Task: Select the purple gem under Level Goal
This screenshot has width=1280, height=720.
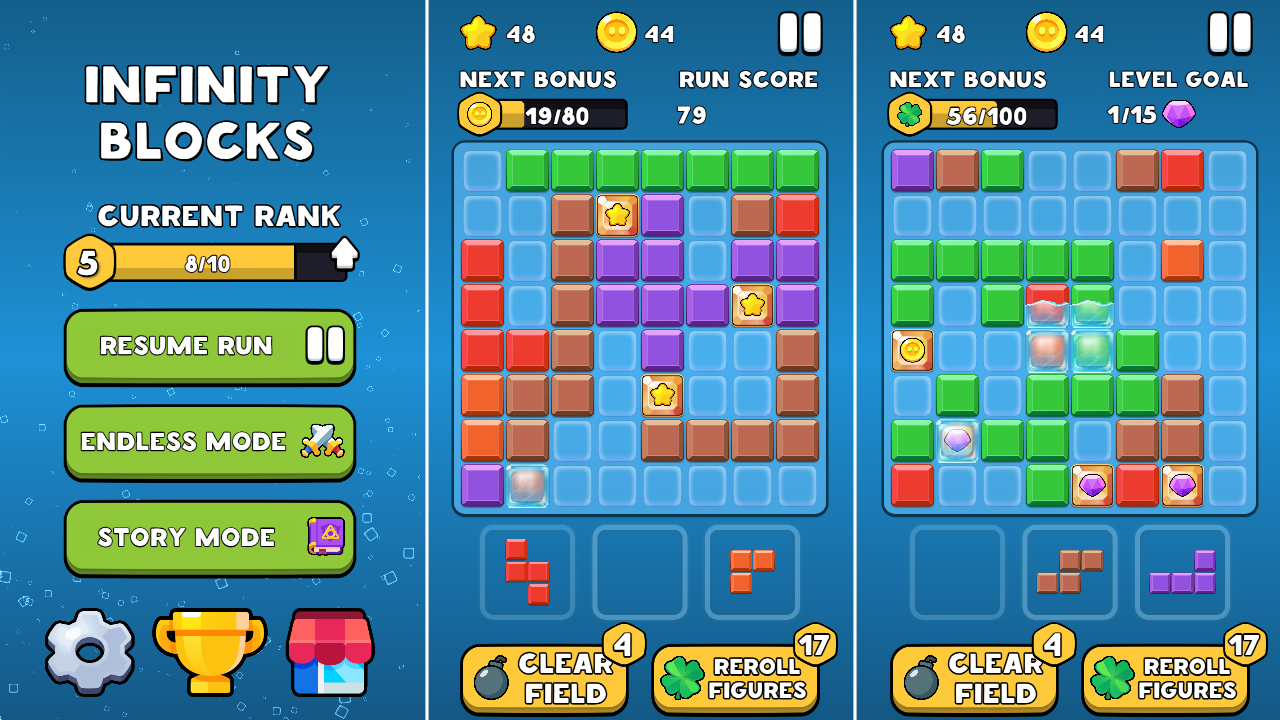Action: coord(1178,114)
